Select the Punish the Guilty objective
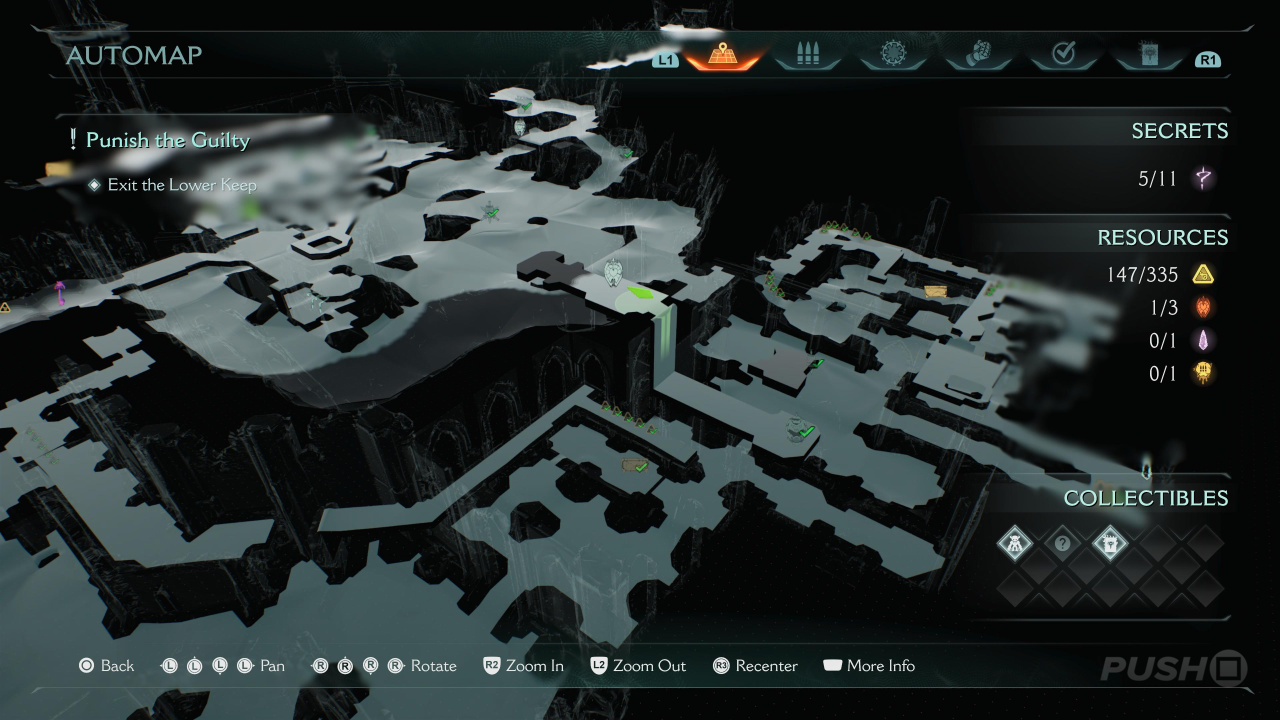 point(167,140)
